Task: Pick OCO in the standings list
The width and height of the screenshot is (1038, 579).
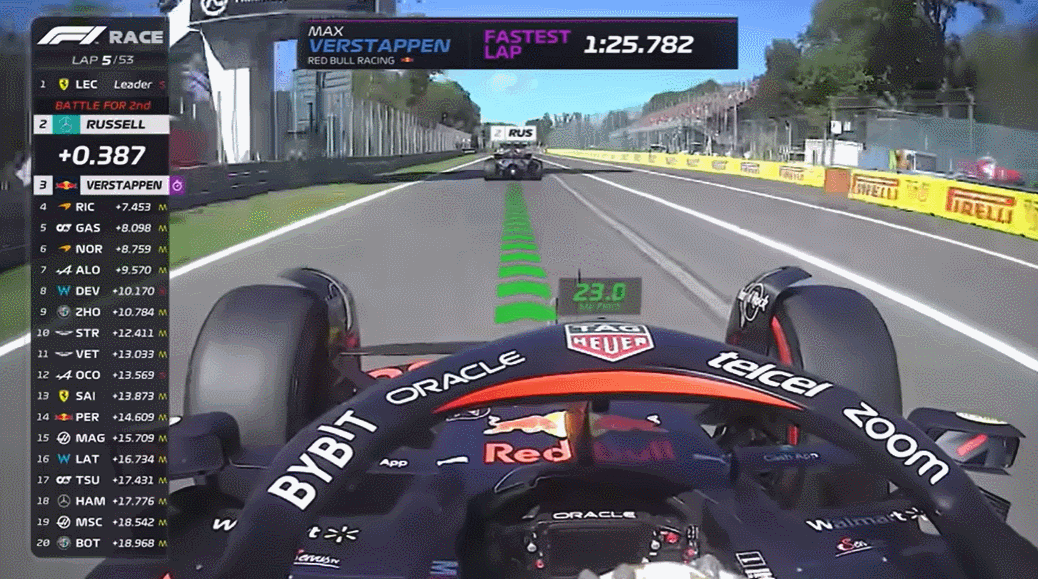Action: (100, 375)
